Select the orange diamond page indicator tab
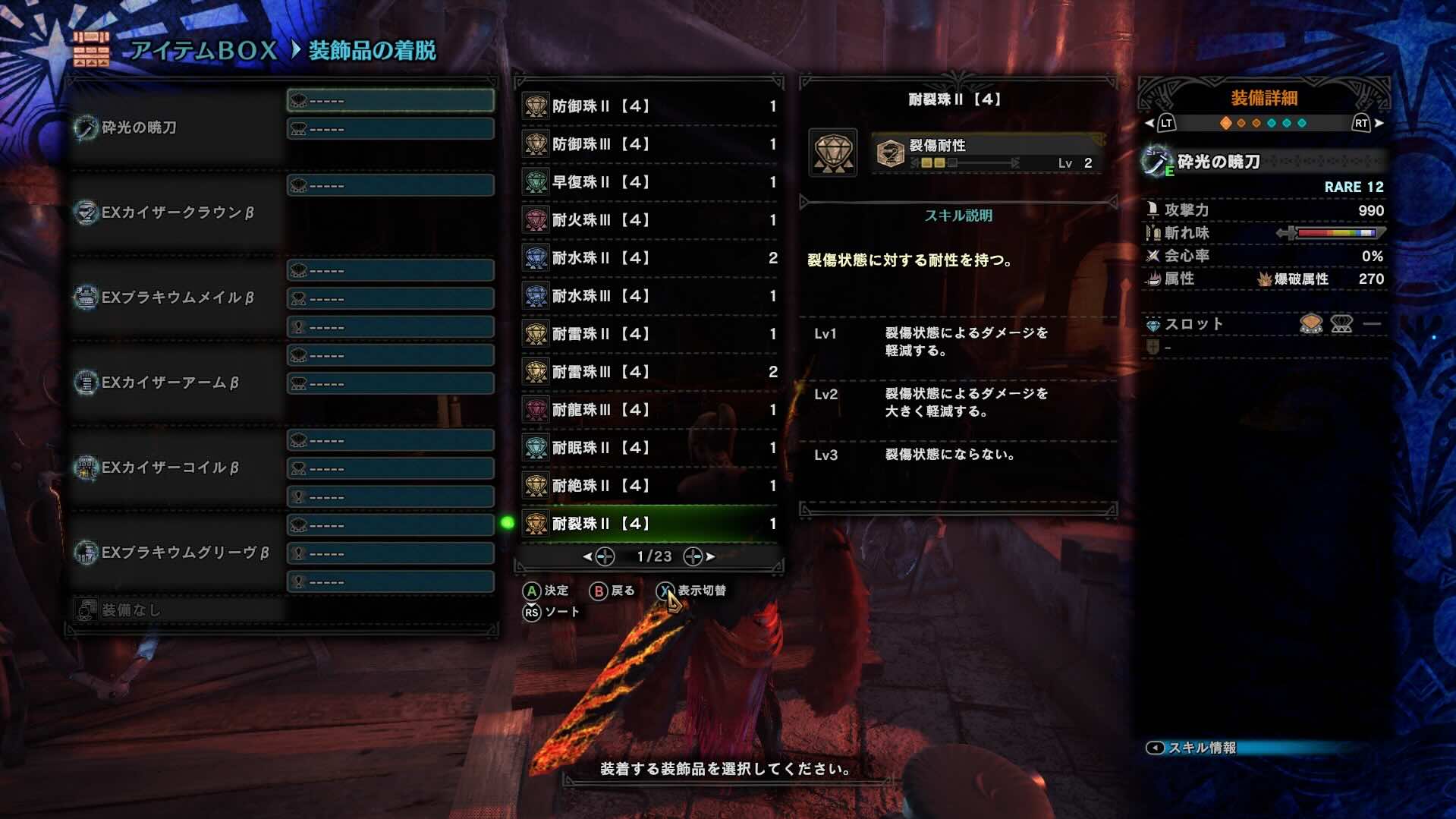 click(1225, 121)
